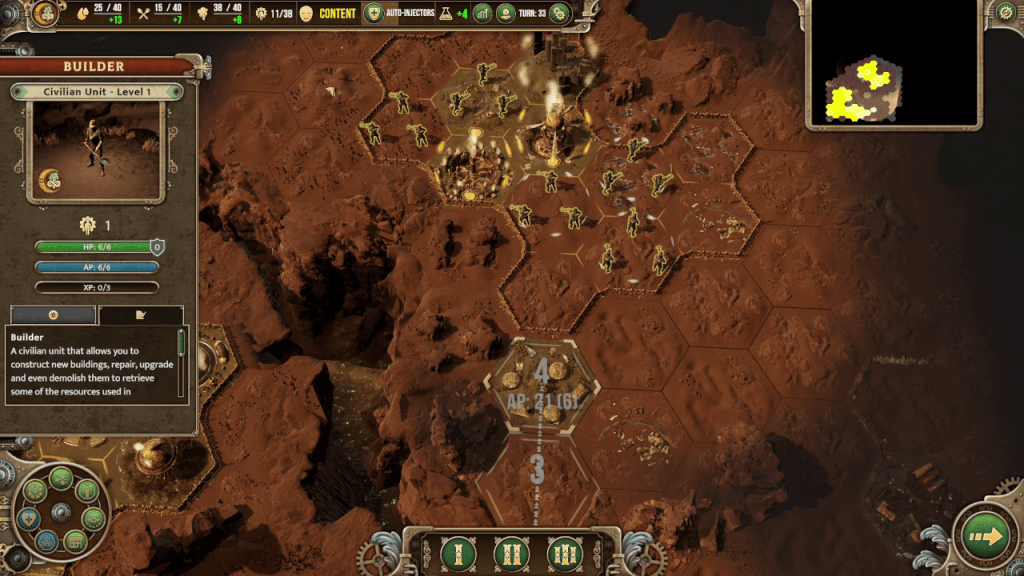Open the bar chart statistics button

coord(483,13)
